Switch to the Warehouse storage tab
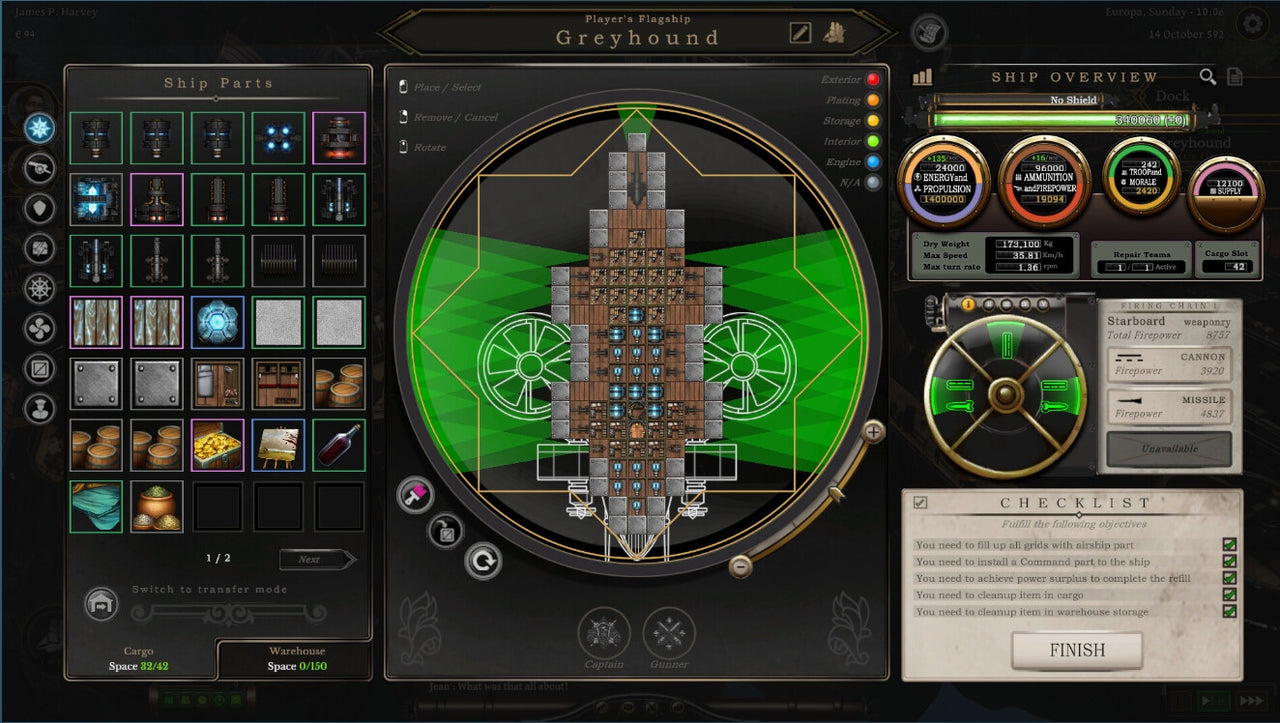Viewport: 1280px width, 723px height. tap(297, 655)
